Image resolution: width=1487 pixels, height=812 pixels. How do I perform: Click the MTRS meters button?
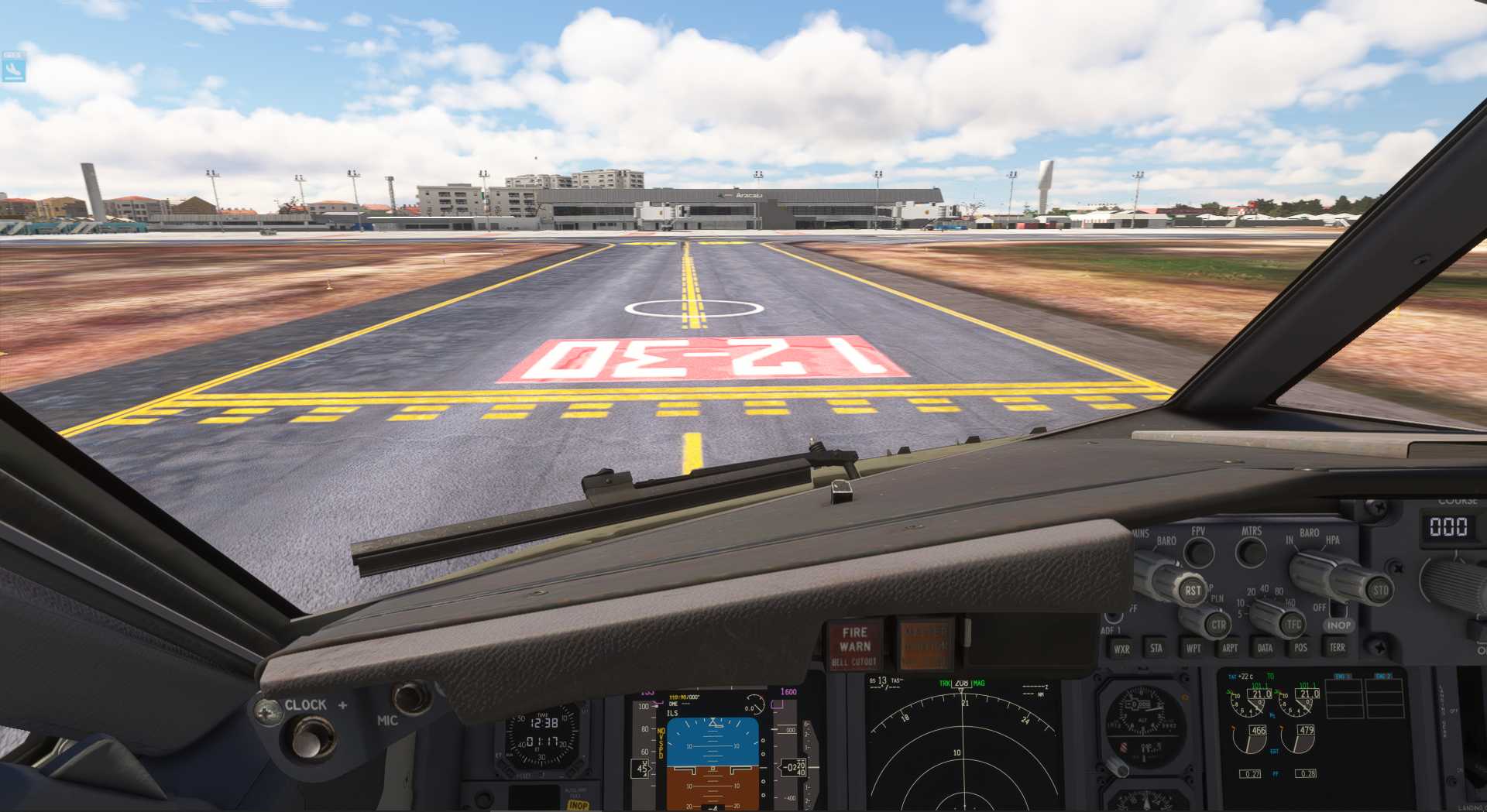(x=1251, y=553)
